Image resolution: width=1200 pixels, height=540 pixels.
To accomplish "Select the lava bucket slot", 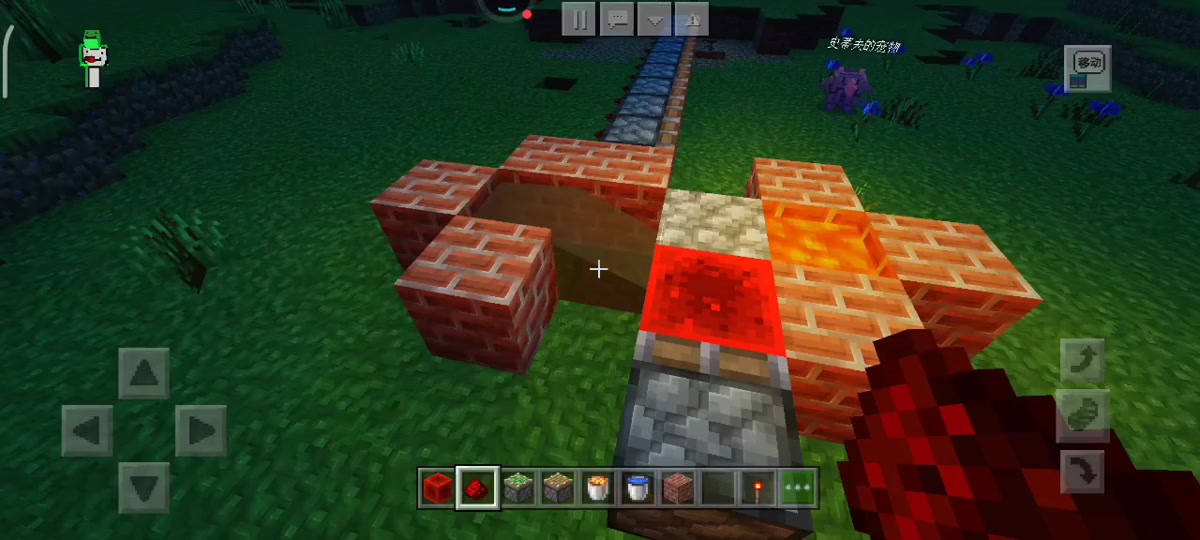I will 597,488.
